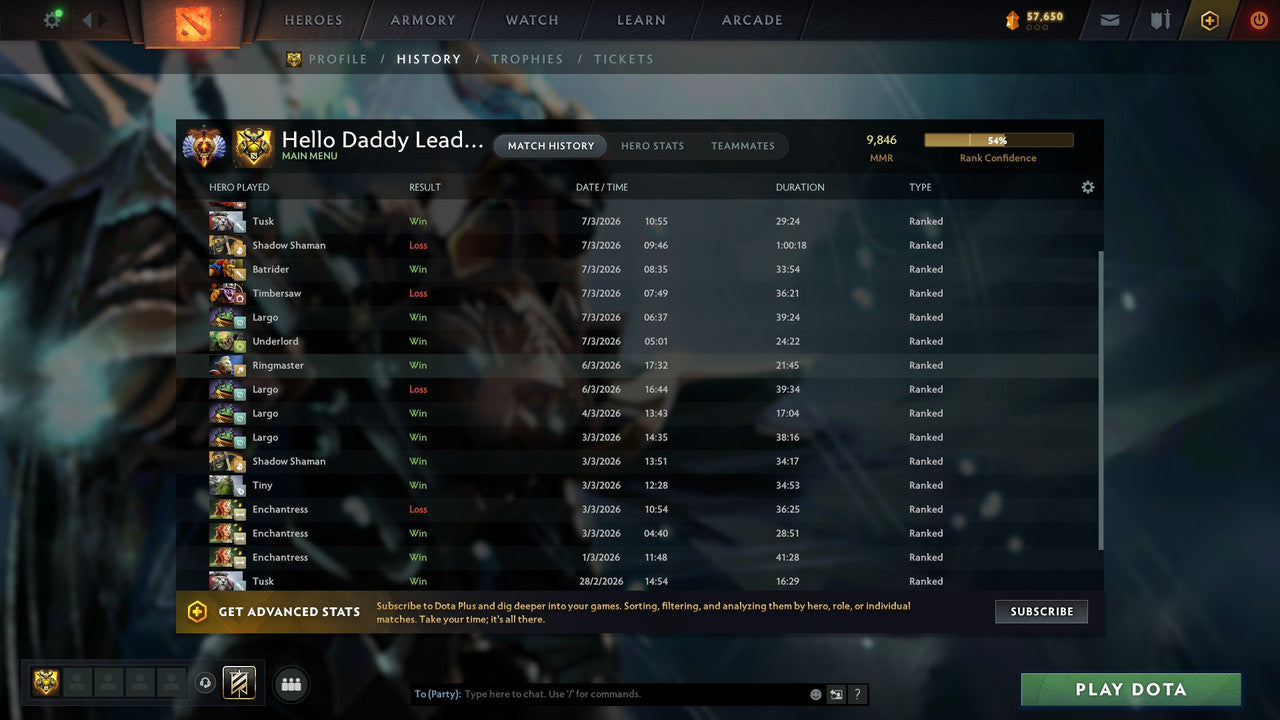Open Dota Plus hexagon icon
The width and height of the screenshot is (1280, 720).
pyautogui.click(x=1210, y=19)
